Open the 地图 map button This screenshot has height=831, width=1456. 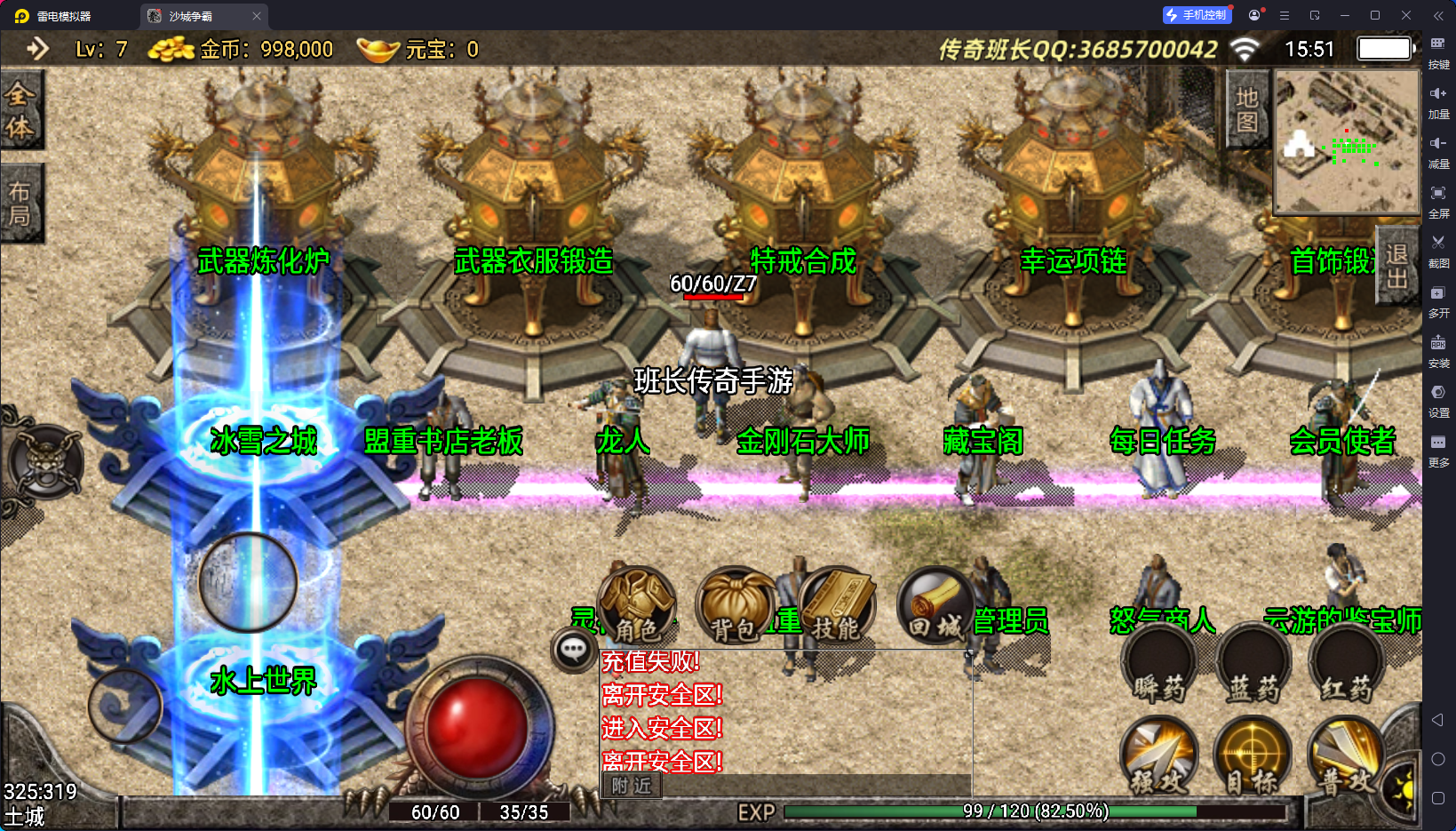(x=1246, y=110)
